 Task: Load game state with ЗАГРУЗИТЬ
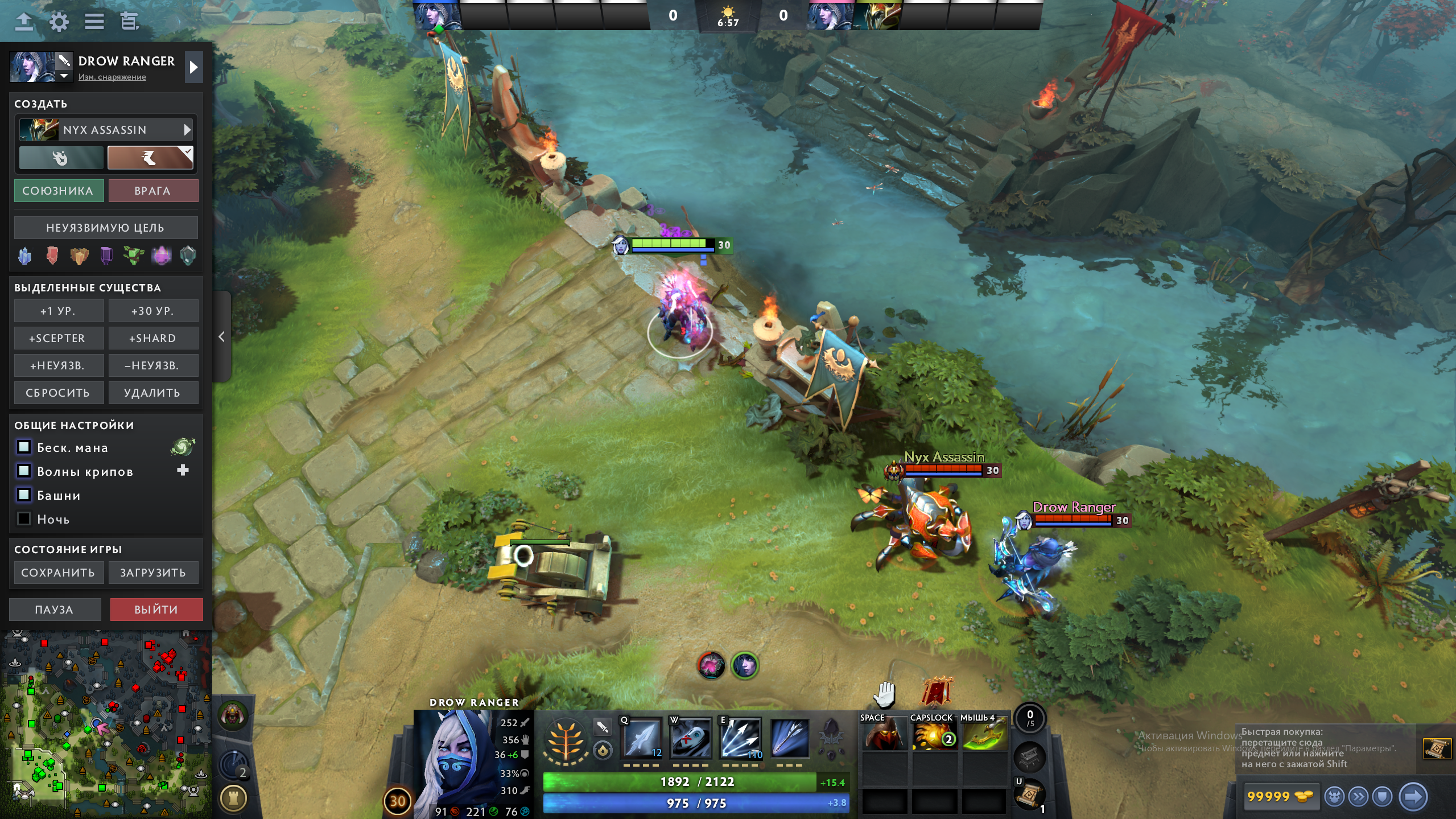153,573
